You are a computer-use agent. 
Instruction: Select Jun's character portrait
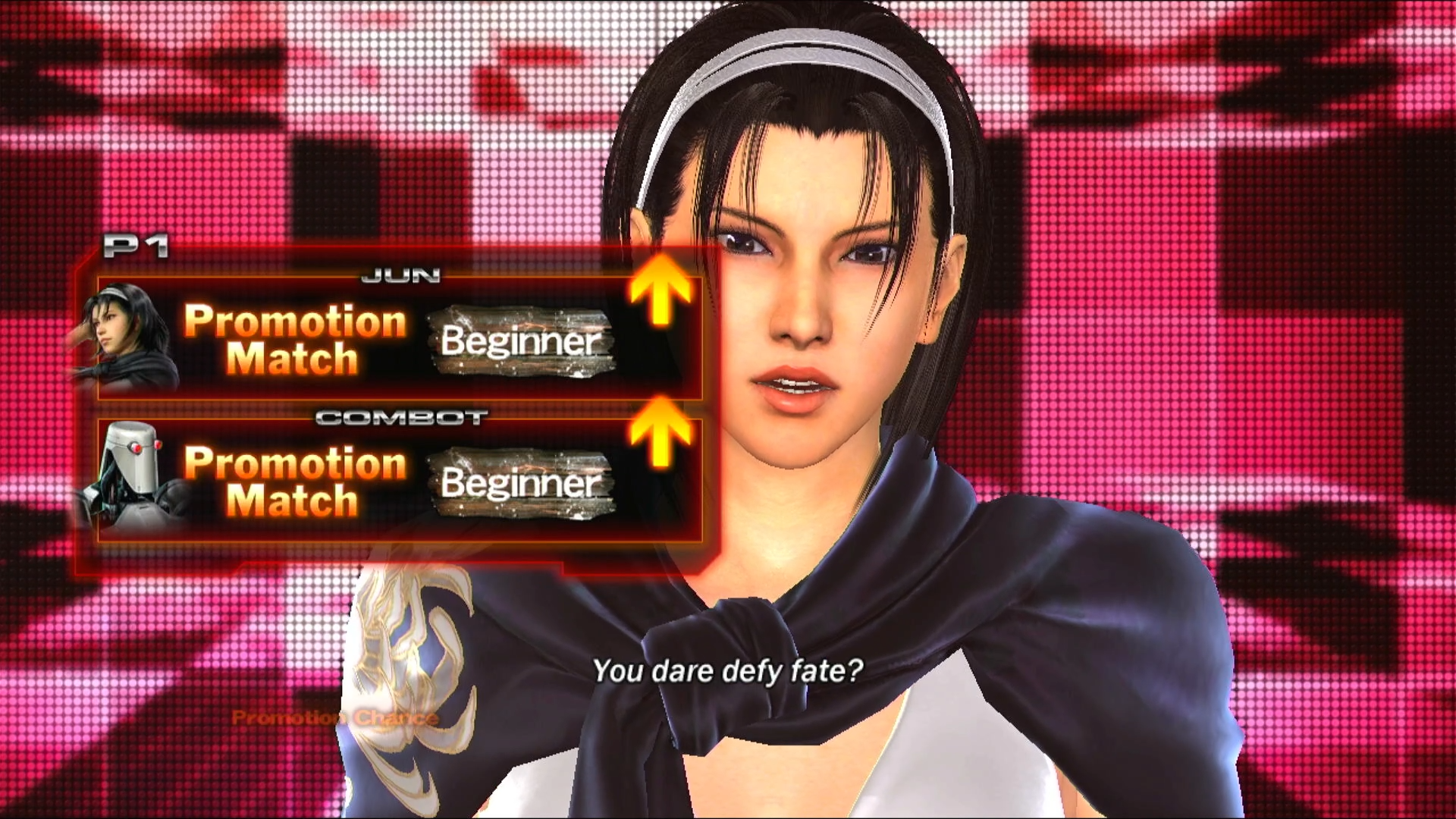click(126, 336)
